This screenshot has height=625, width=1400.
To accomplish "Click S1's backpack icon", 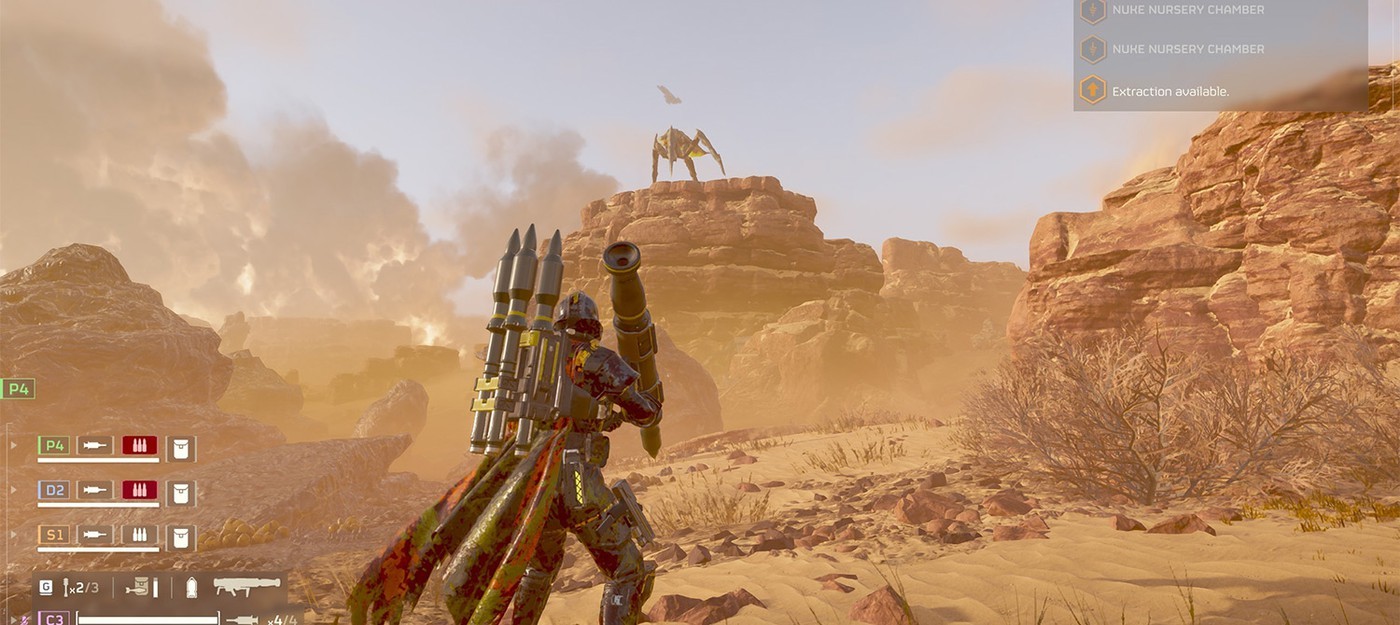I will (181, 535).
